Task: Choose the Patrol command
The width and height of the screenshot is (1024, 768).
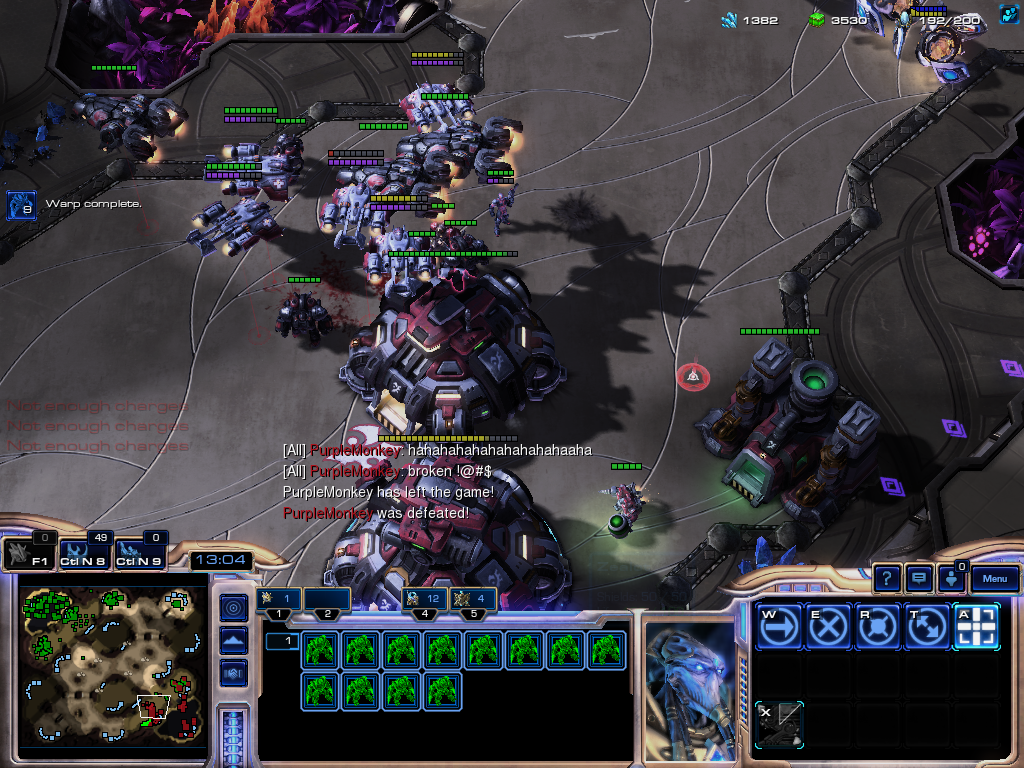Action: (926, 627)
